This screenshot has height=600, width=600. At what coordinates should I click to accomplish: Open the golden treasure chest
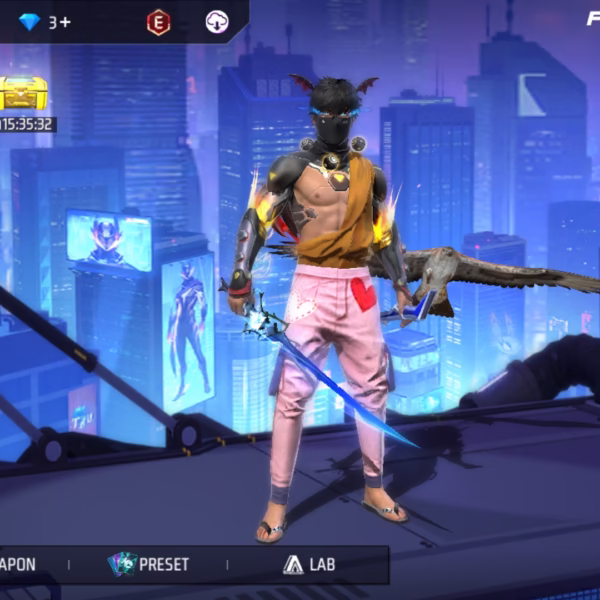click(22, 94)
